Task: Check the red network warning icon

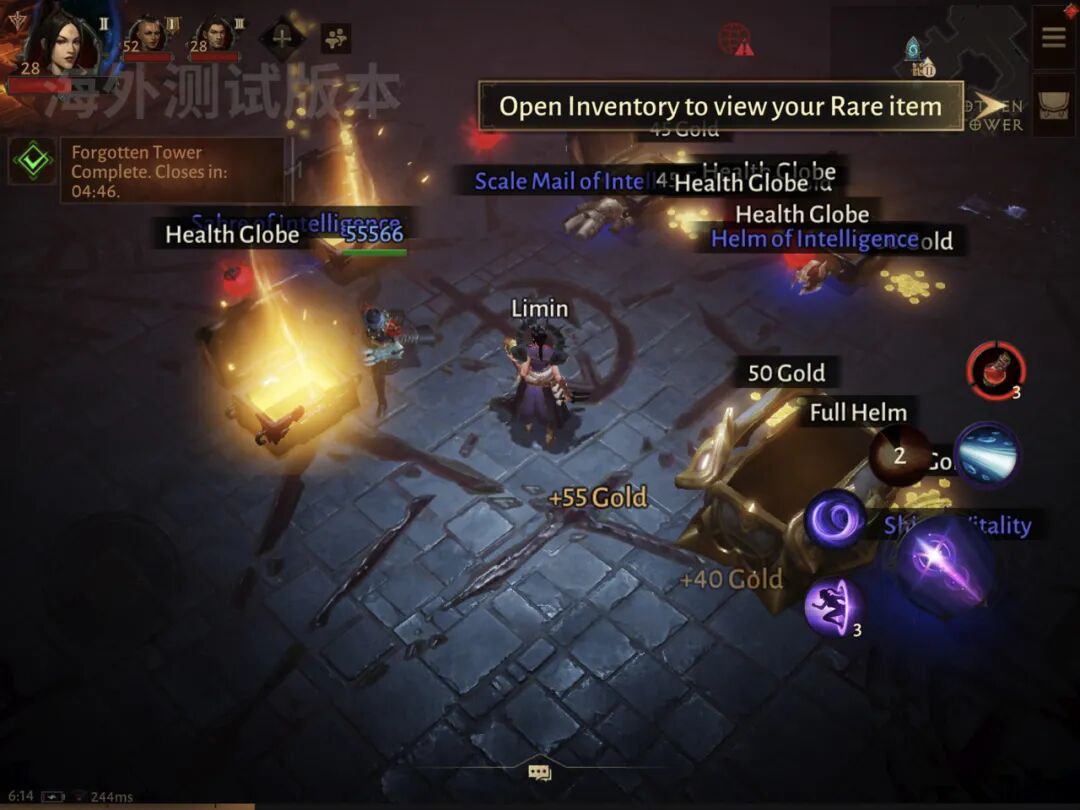Action: point(735,40)
